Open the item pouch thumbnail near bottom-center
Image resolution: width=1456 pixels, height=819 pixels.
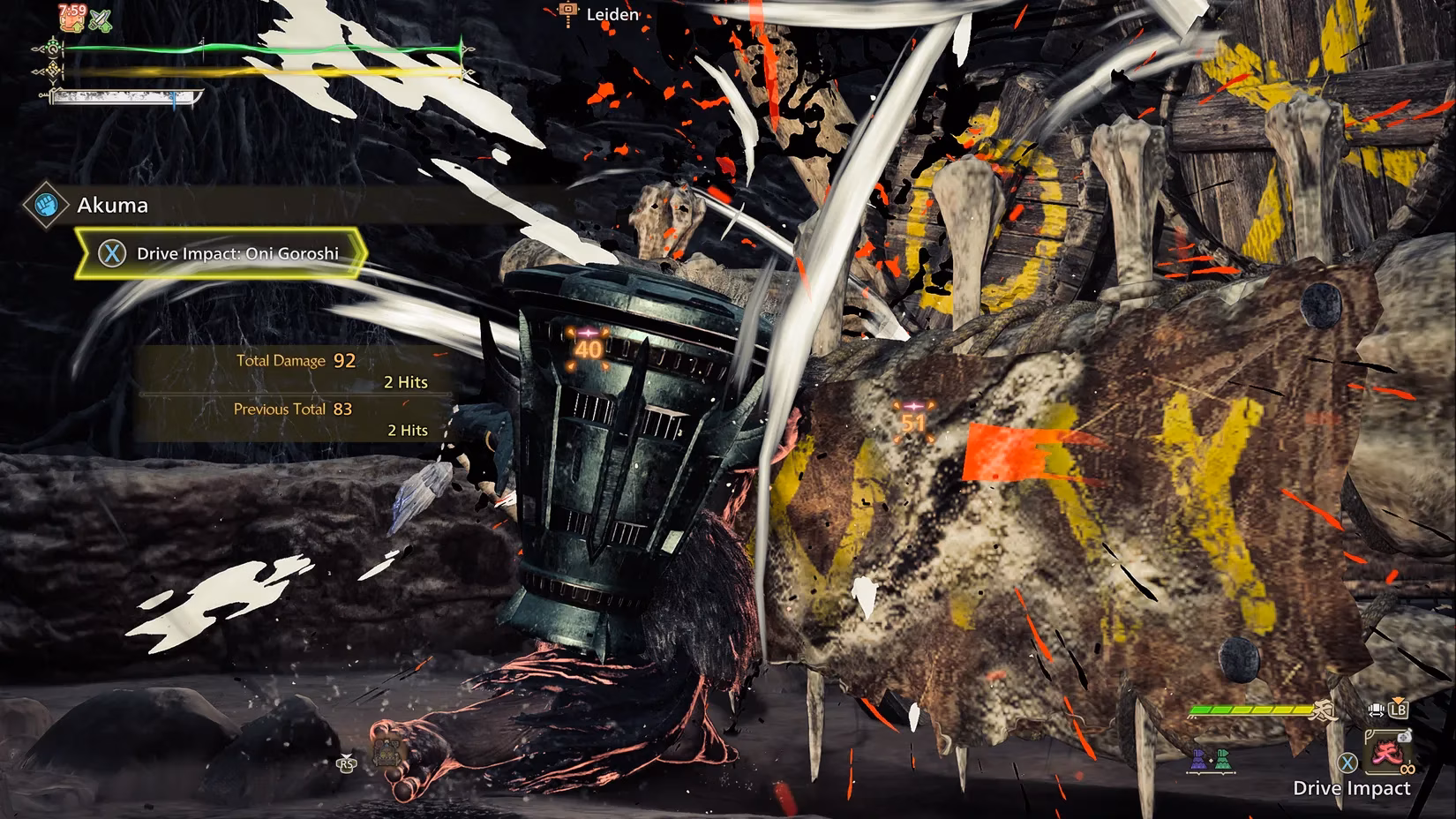click(387, 751)
